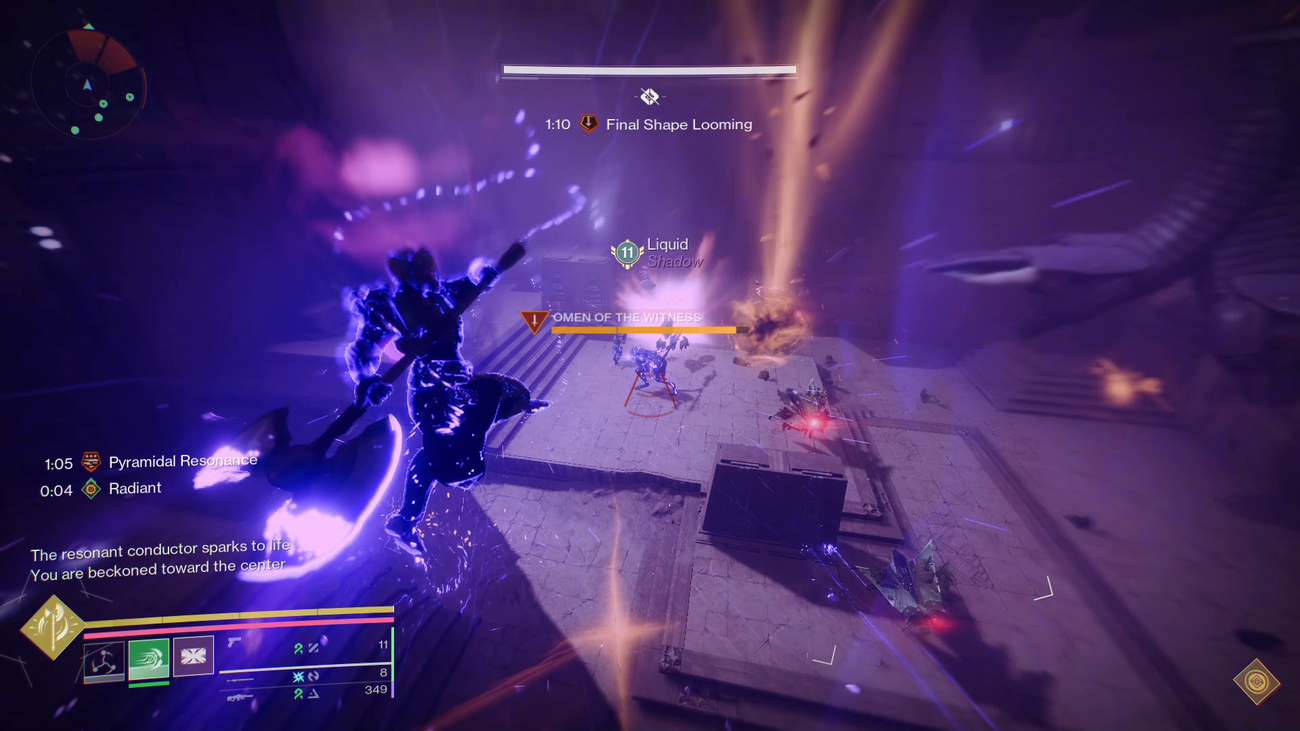Expand the Omen of the Witness nameplate

point(630,316)
